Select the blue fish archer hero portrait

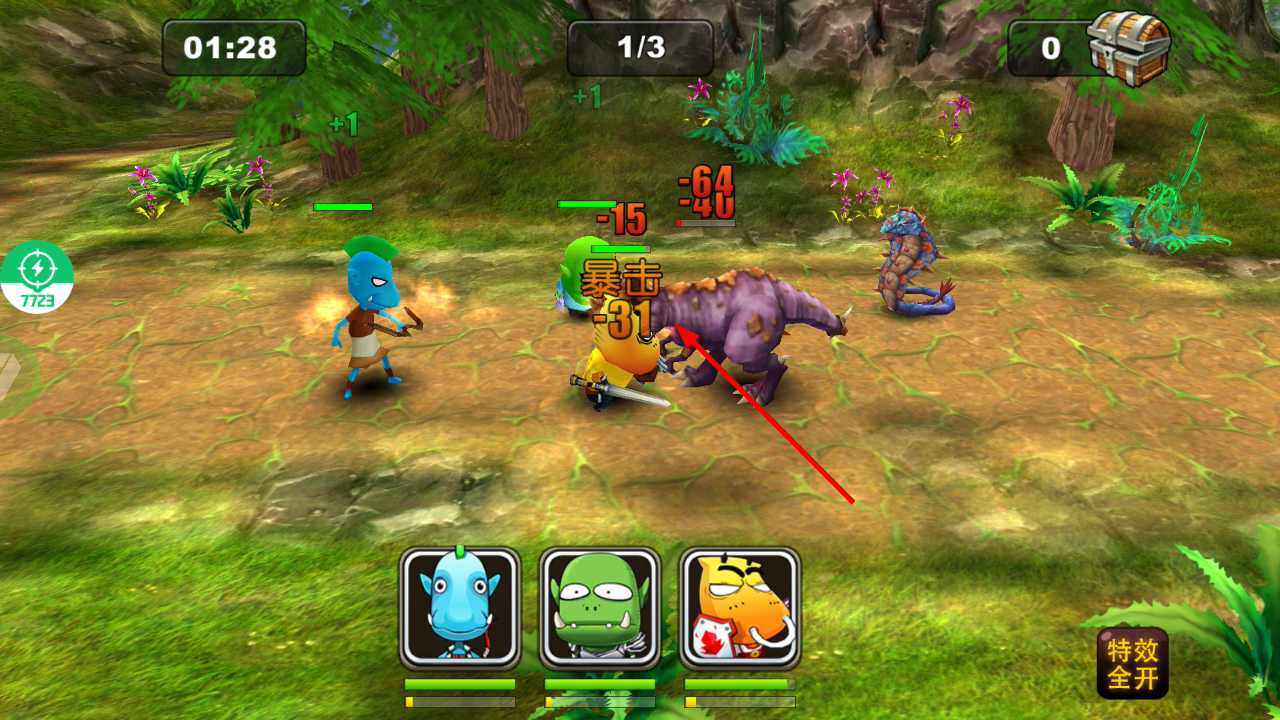pos(460,608)
